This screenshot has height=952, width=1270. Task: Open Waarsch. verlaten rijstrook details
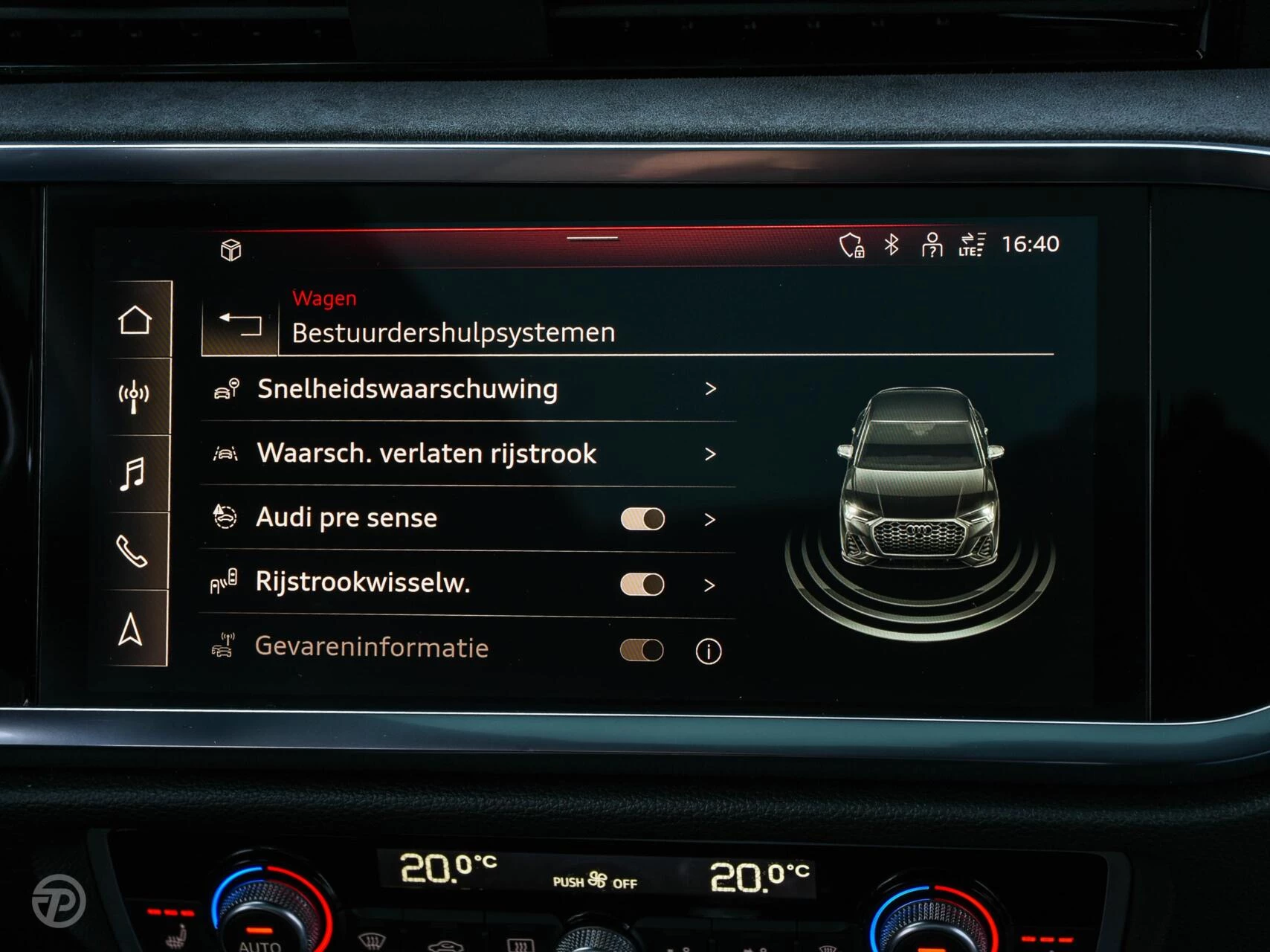click(712, 454)
